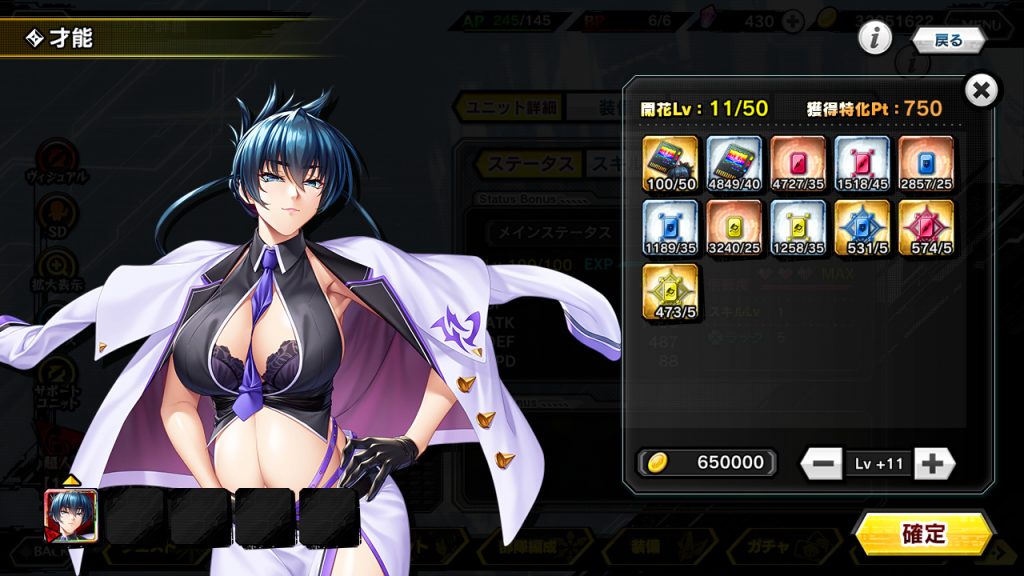The image size is (1024, 576).
Task: Choose the red card item 4727/35
Action: pyautogui.click(x=798, y=164)
